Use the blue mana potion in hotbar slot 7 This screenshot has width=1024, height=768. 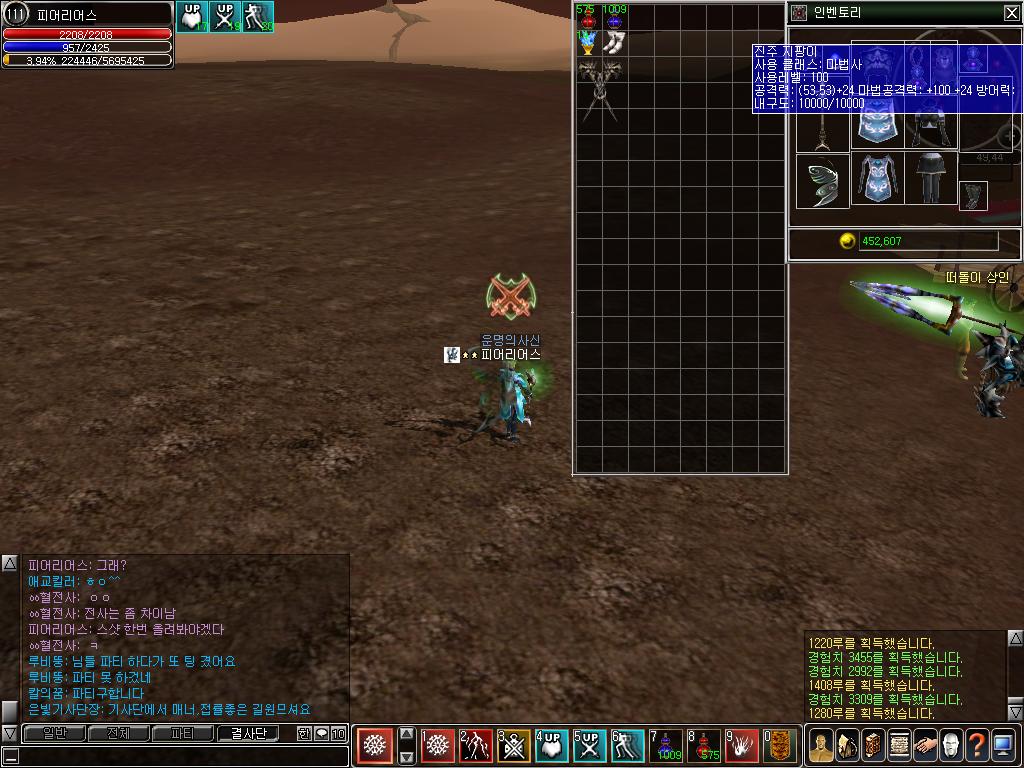667,746
